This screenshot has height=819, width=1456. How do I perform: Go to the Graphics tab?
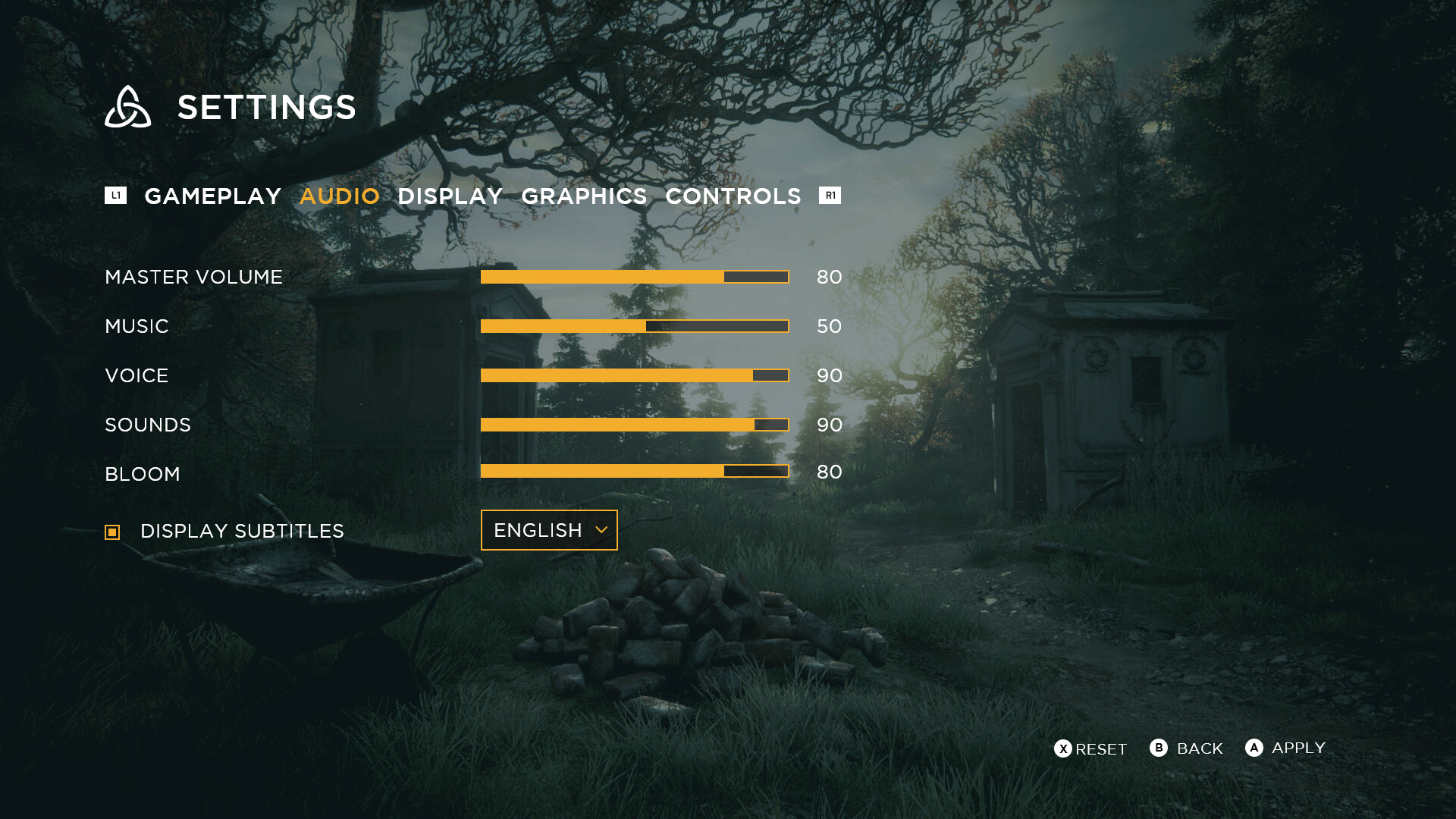click(x=584, y=196)
